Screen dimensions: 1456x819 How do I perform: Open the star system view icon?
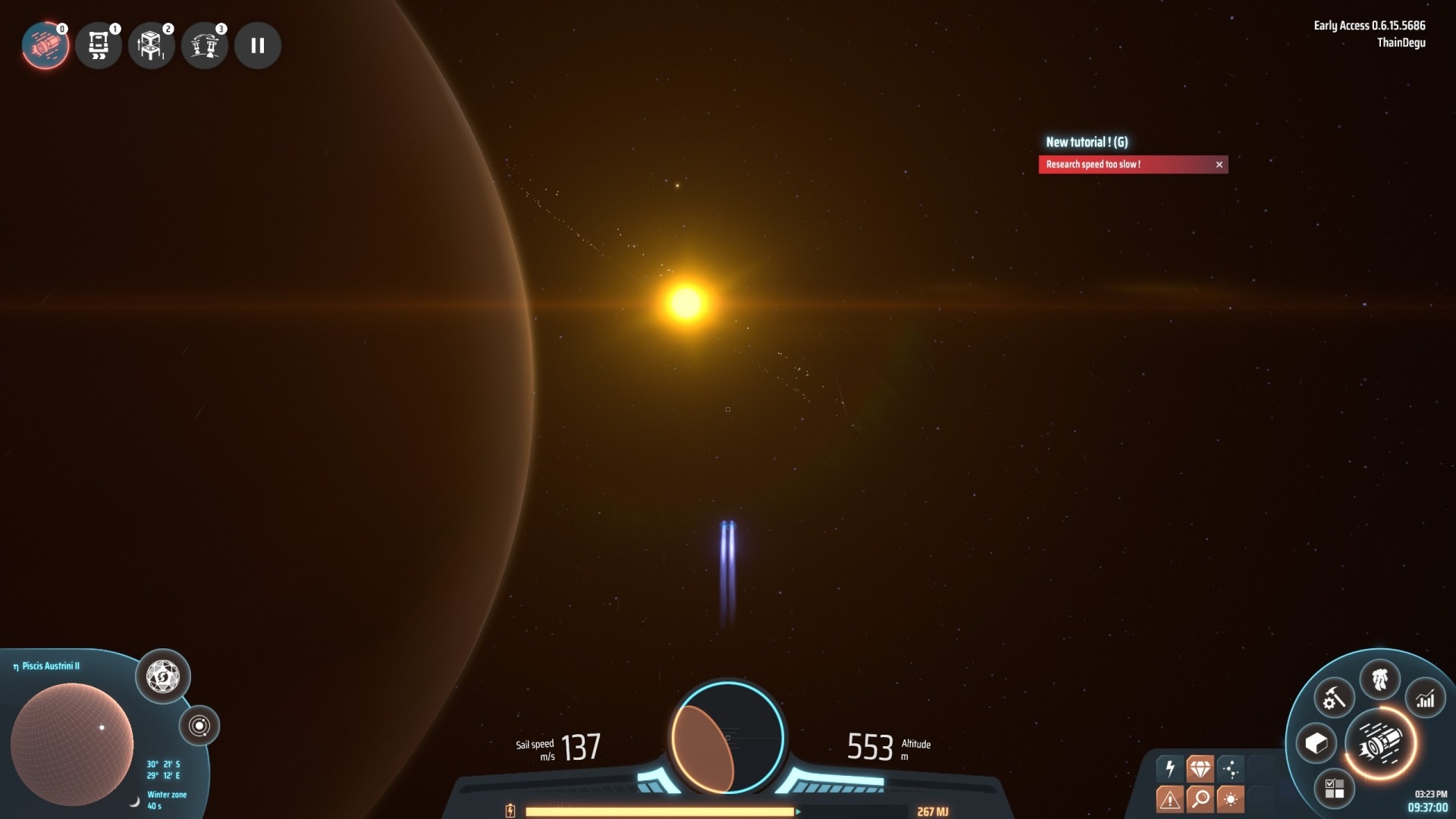[x=200, y=726]
